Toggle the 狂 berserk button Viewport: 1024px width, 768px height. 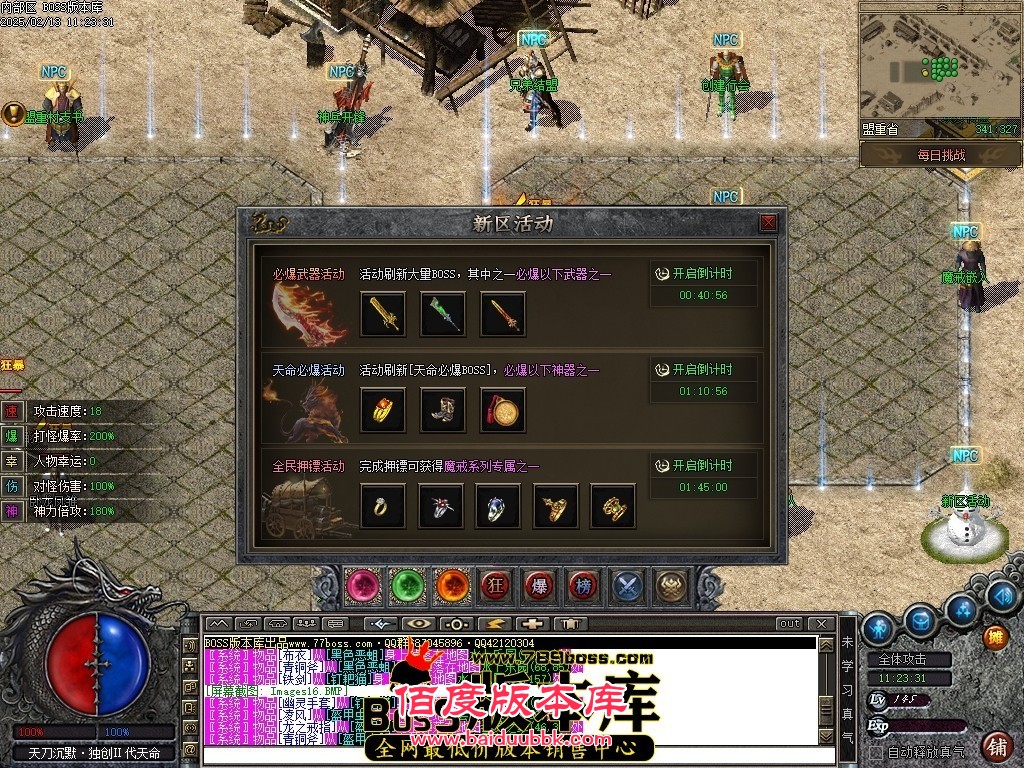pos(495,585)
